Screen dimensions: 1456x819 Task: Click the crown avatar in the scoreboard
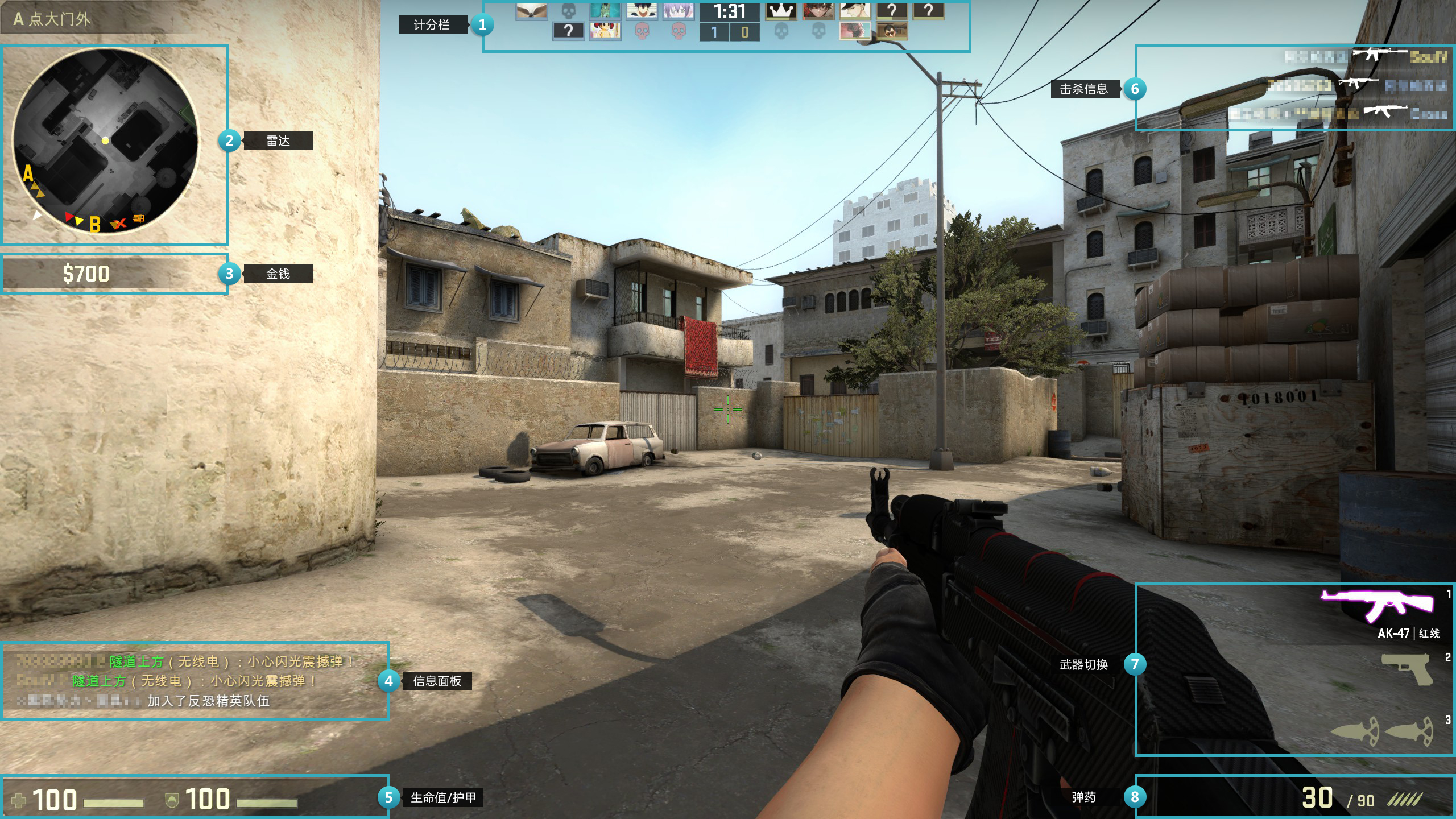(x=781, y=11)
